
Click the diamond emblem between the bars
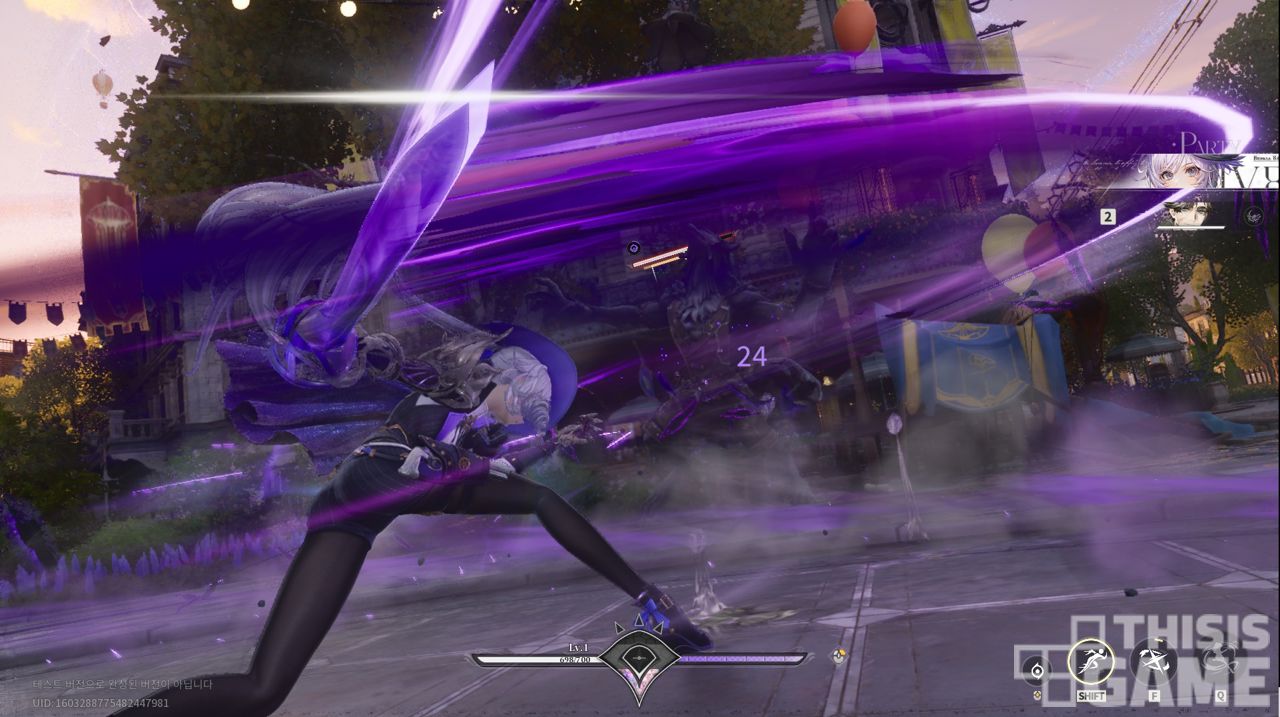[x=639, y=658]
